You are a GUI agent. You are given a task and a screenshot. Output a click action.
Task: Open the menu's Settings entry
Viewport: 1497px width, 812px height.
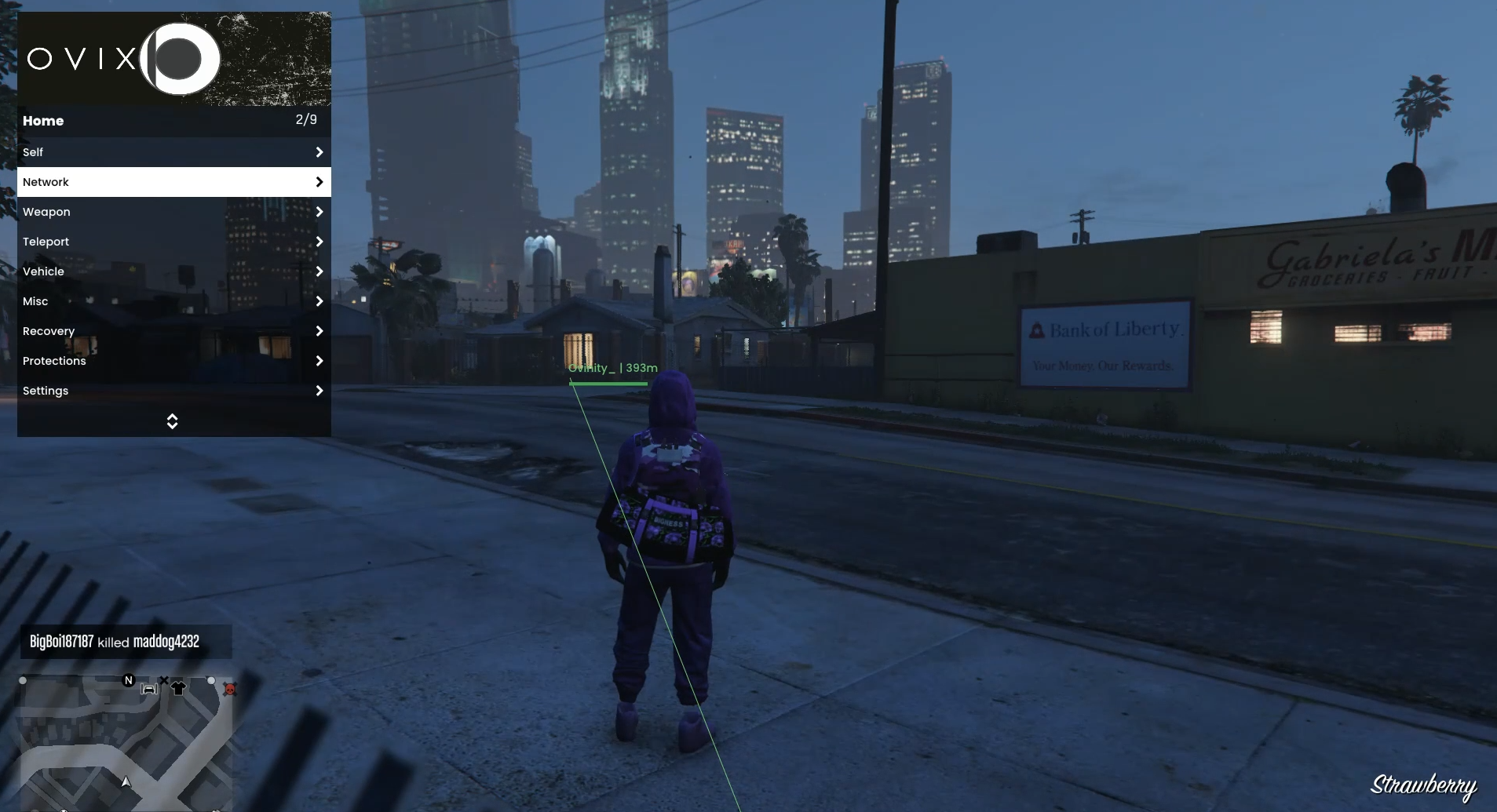[x=173, y=391]
